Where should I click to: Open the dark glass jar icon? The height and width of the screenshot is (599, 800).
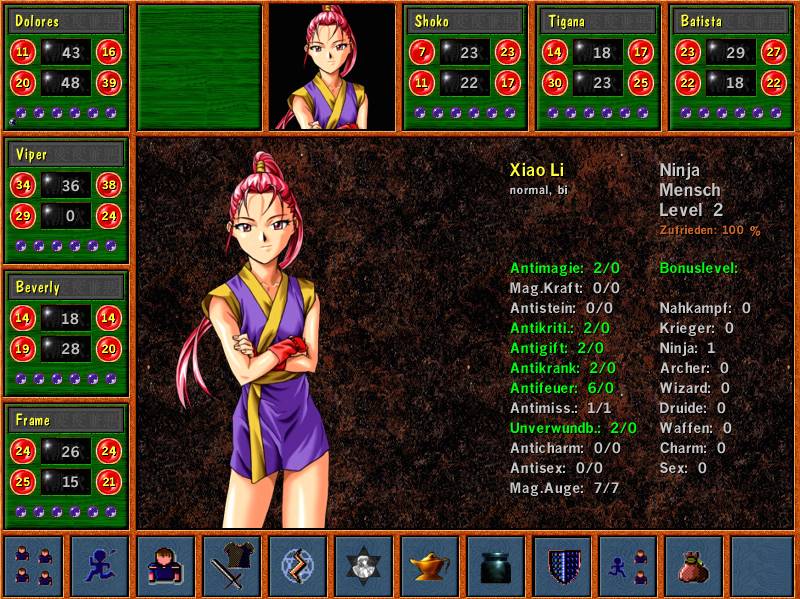[496, 566]
